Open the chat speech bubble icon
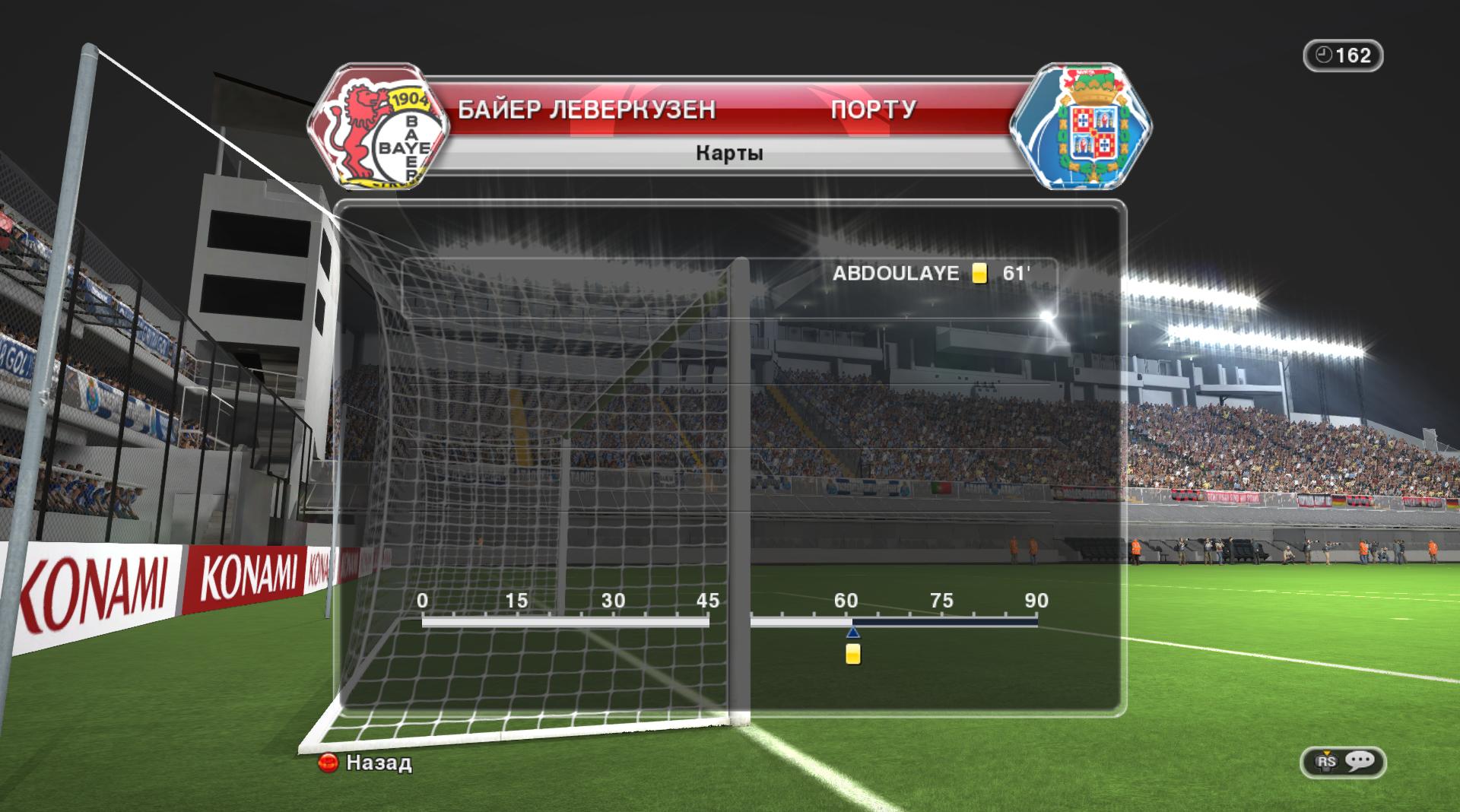The image size is (1460, 812). pos(1359,761)
